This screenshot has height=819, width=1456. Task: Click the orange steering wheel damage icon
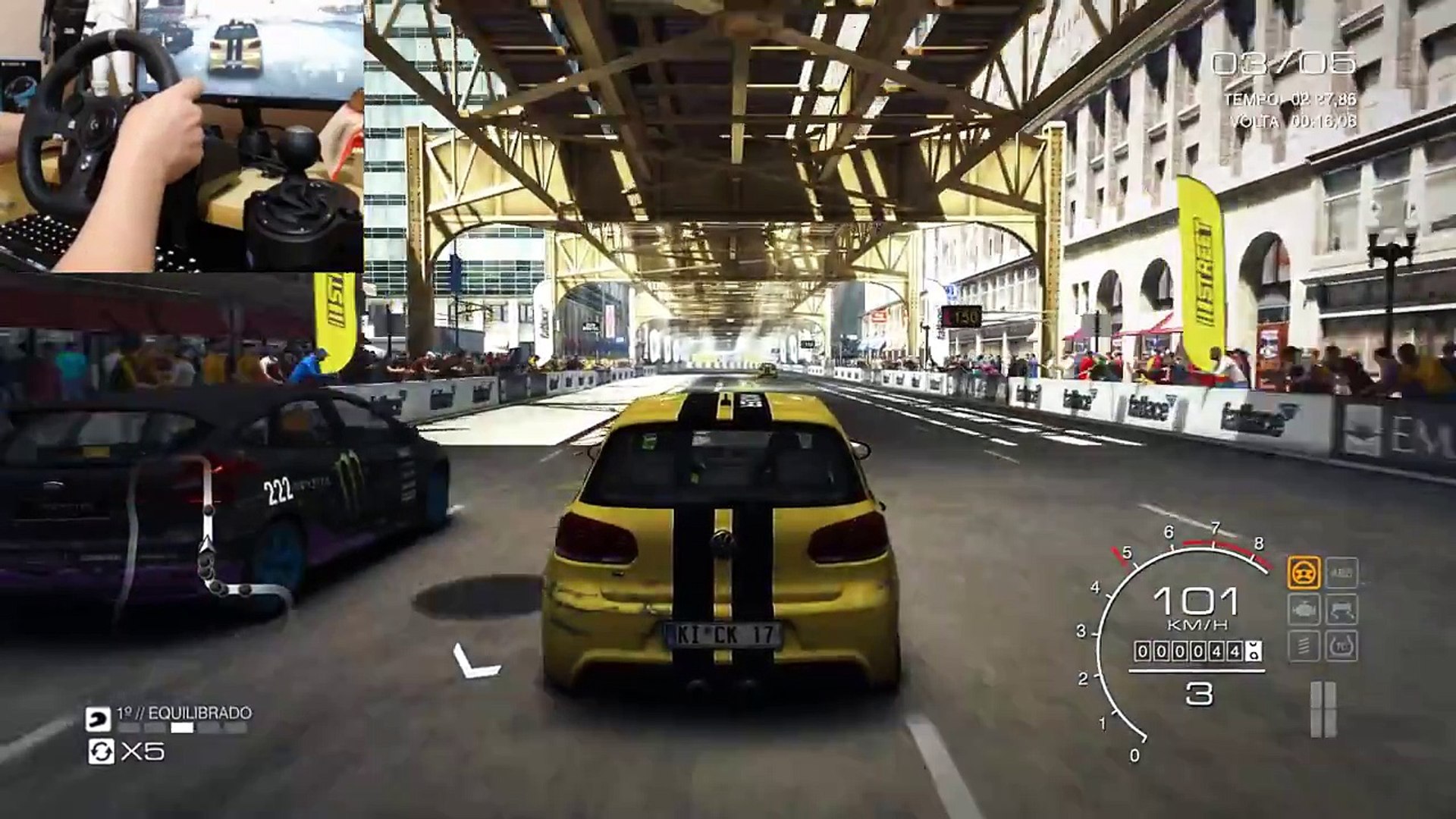[x=1304, y=573]
